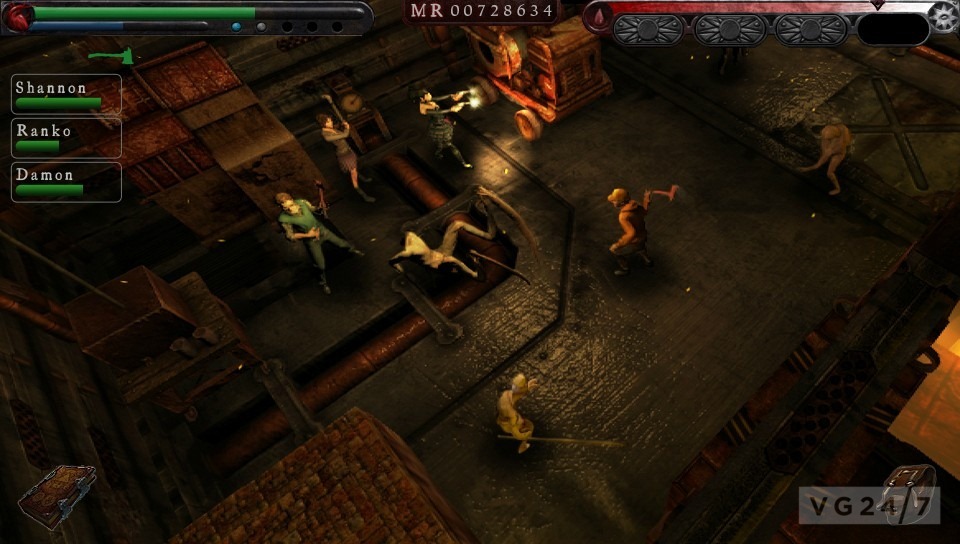Select Damon's party panel
960x544 pixels.
pos(67,181)
